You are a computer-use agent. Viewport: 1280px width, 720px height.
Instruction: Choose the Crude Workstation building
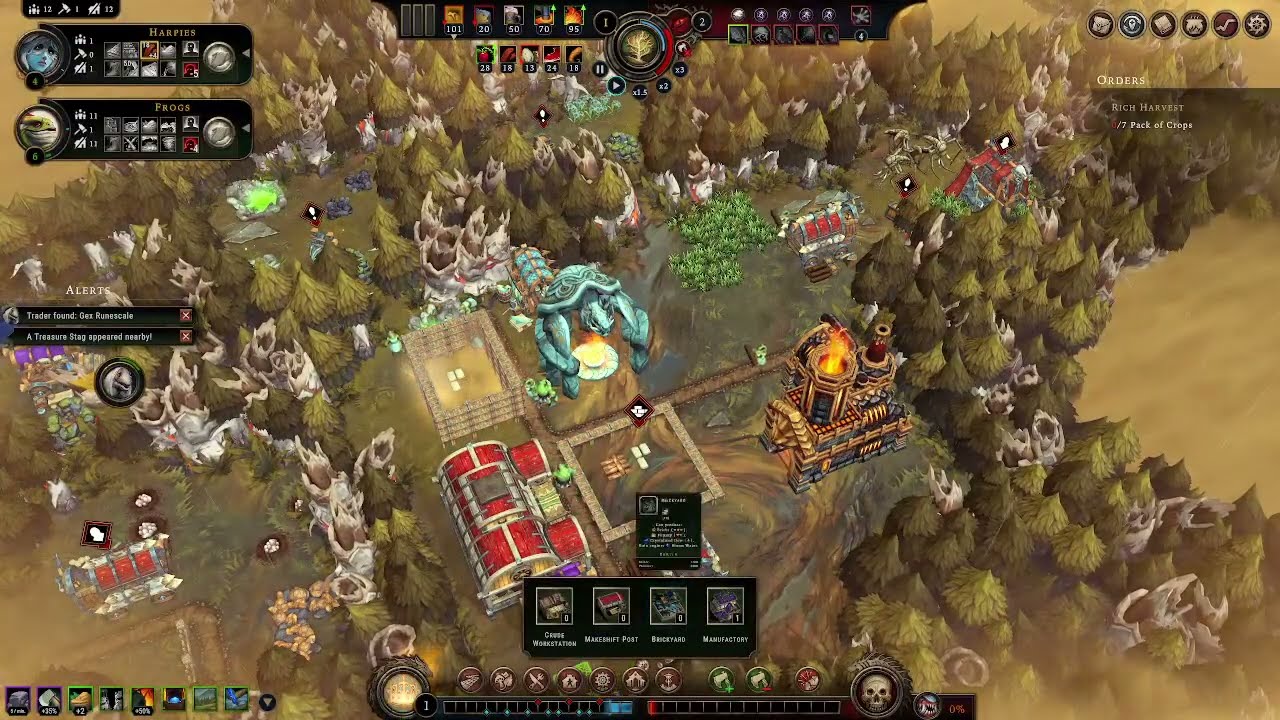[x=554, y=607]
